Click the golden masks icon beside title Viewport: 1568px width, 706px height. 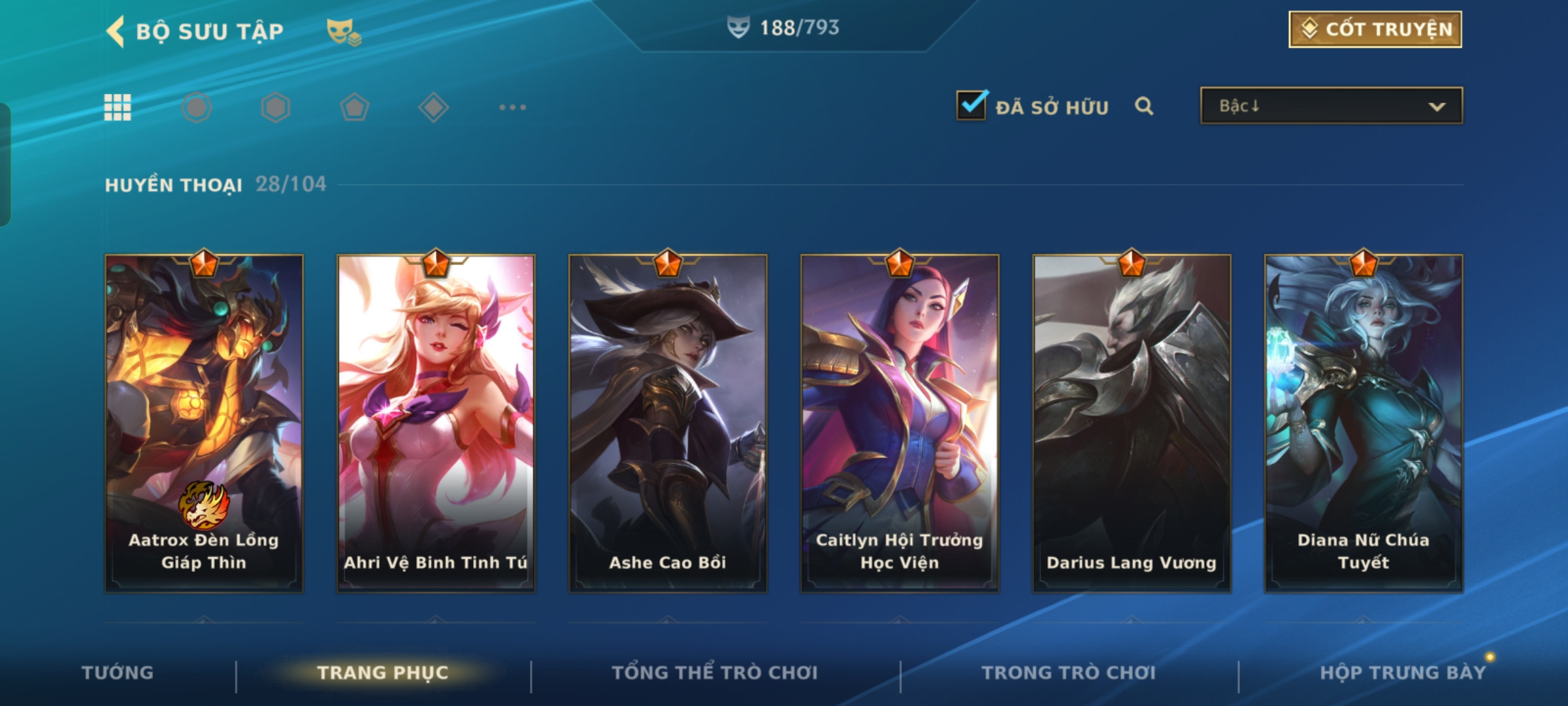344,31
